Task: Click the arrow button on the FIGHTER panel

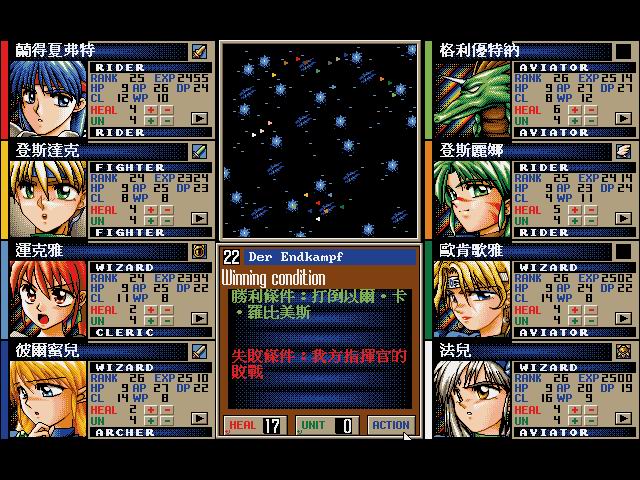Action: (200, 218)
